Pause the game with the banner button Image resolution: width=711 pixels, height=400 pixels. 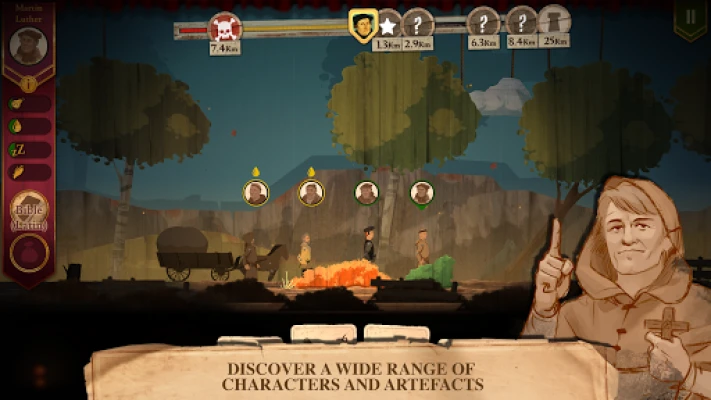[689, 19]
